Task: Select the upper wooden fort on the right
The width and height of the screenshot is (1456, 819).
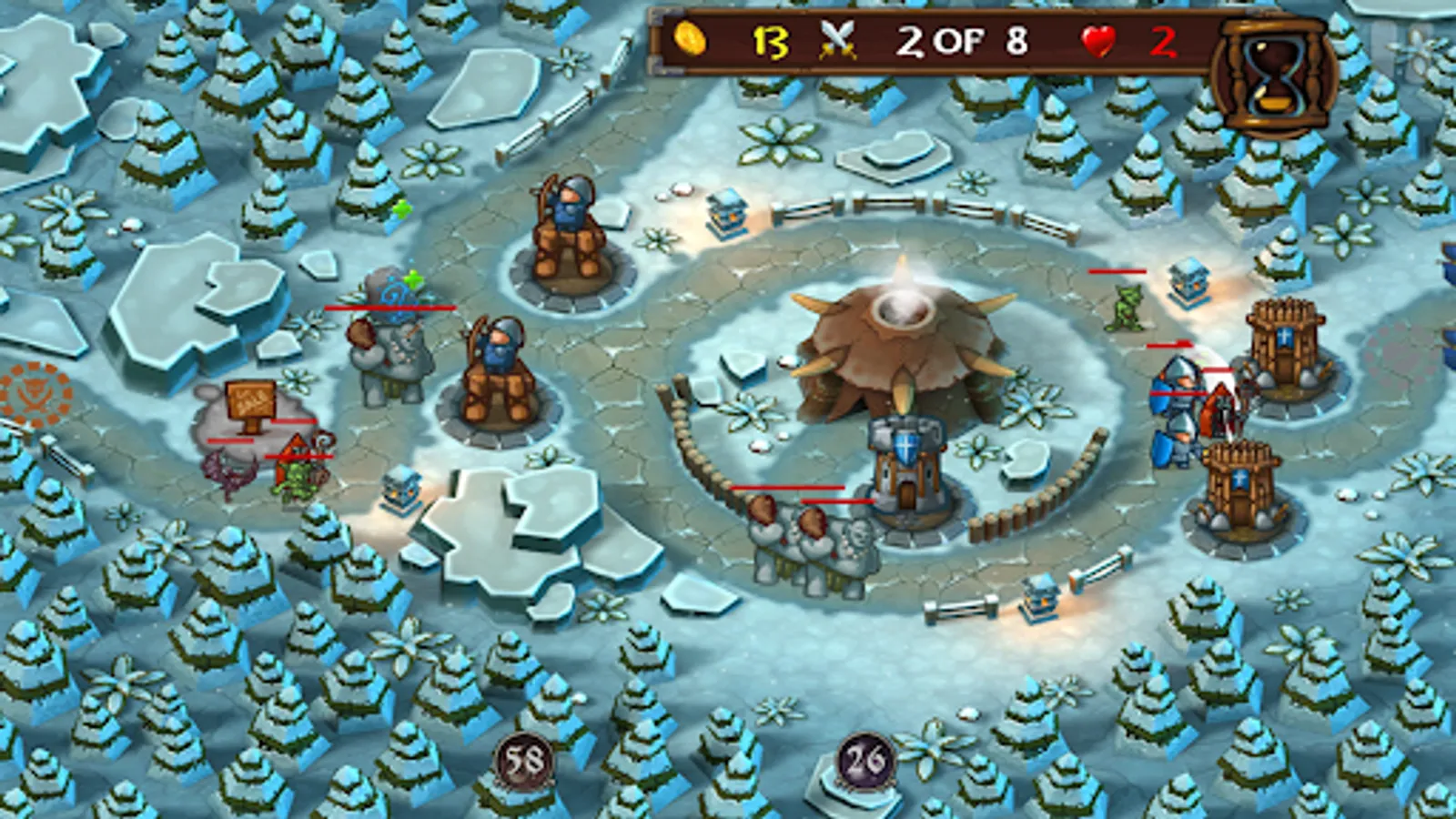Action: pos(1288,346)
